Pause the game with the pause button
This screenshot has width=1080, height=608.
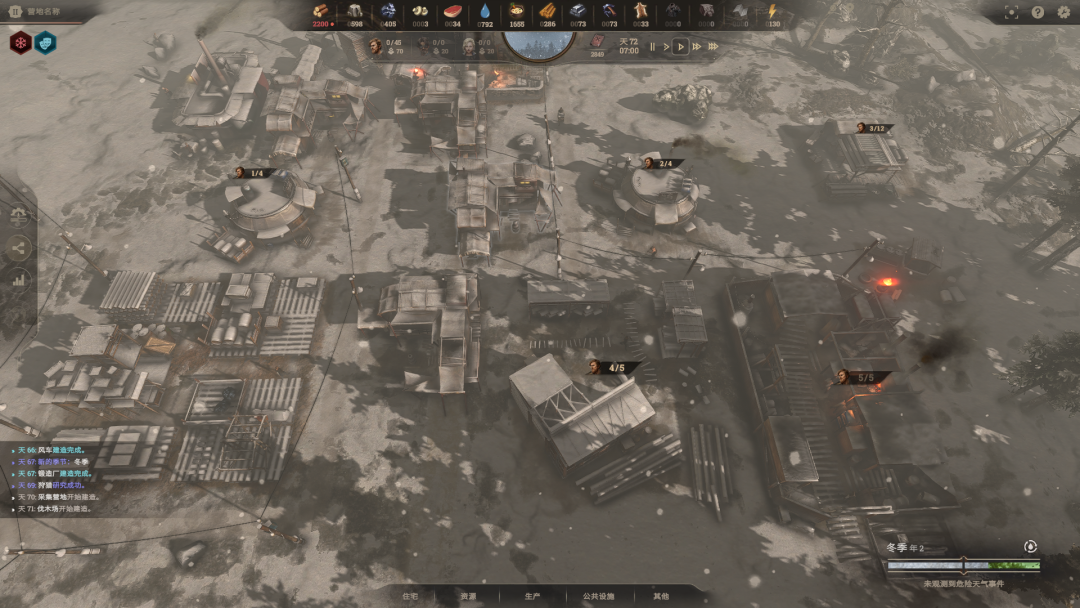(653, 46)
